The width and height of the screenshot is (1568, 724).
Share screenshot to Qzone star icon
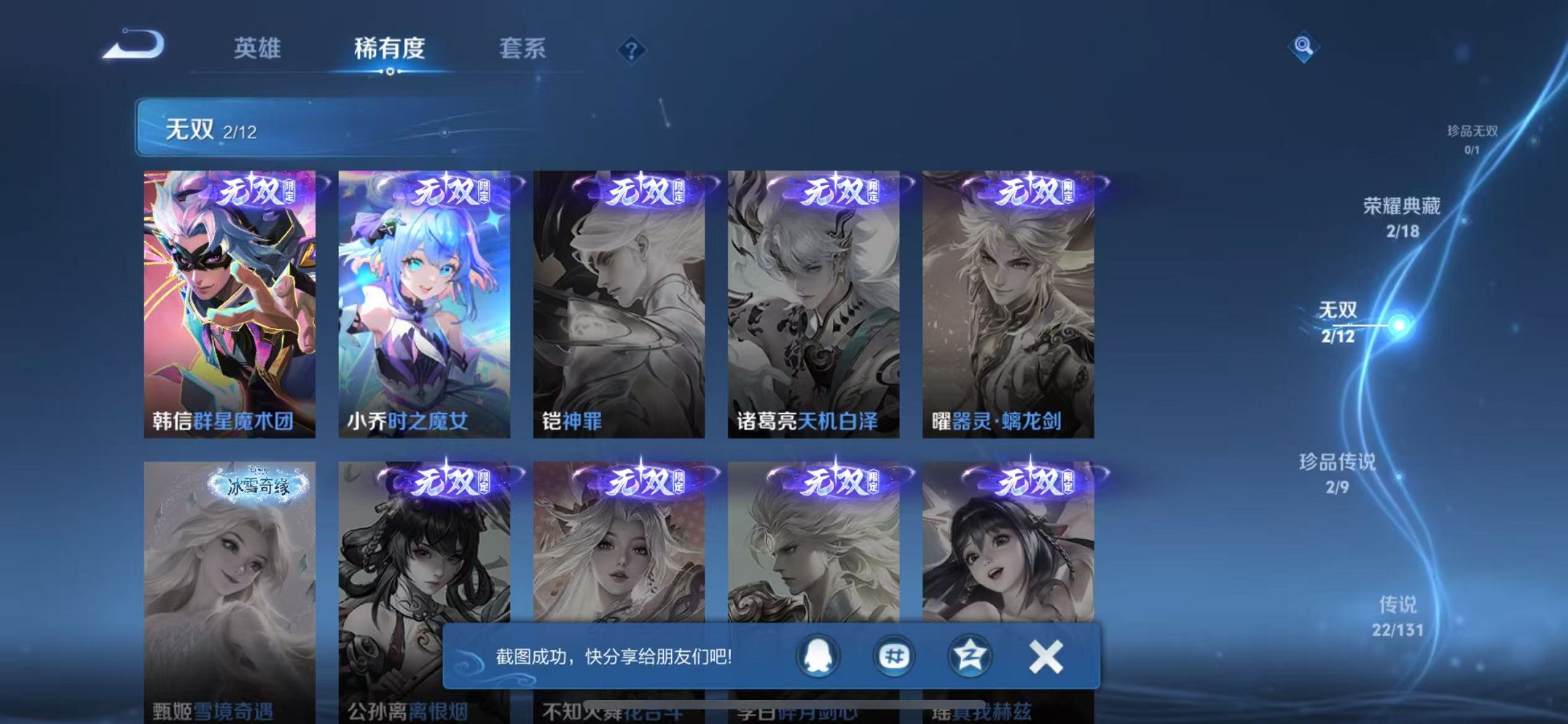pyautogui.click(x=969, y=655)
